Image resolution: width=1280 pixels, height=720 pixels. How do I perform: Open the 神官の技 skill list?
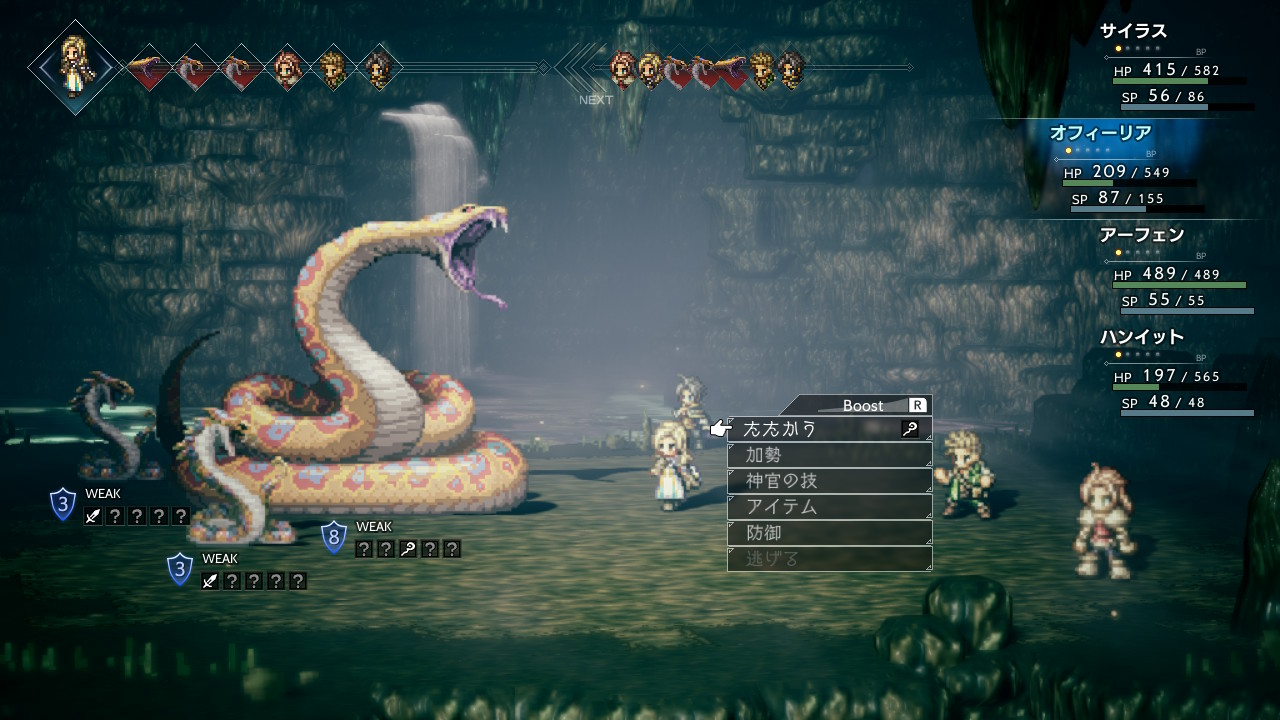tap(829, 481)
